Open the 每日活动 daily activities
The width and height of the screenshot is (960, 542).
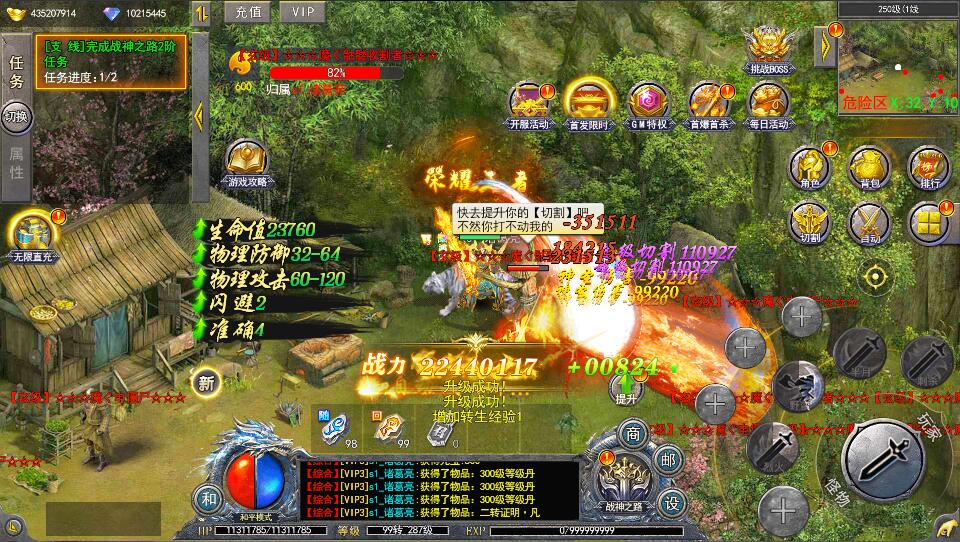[767, 103]
